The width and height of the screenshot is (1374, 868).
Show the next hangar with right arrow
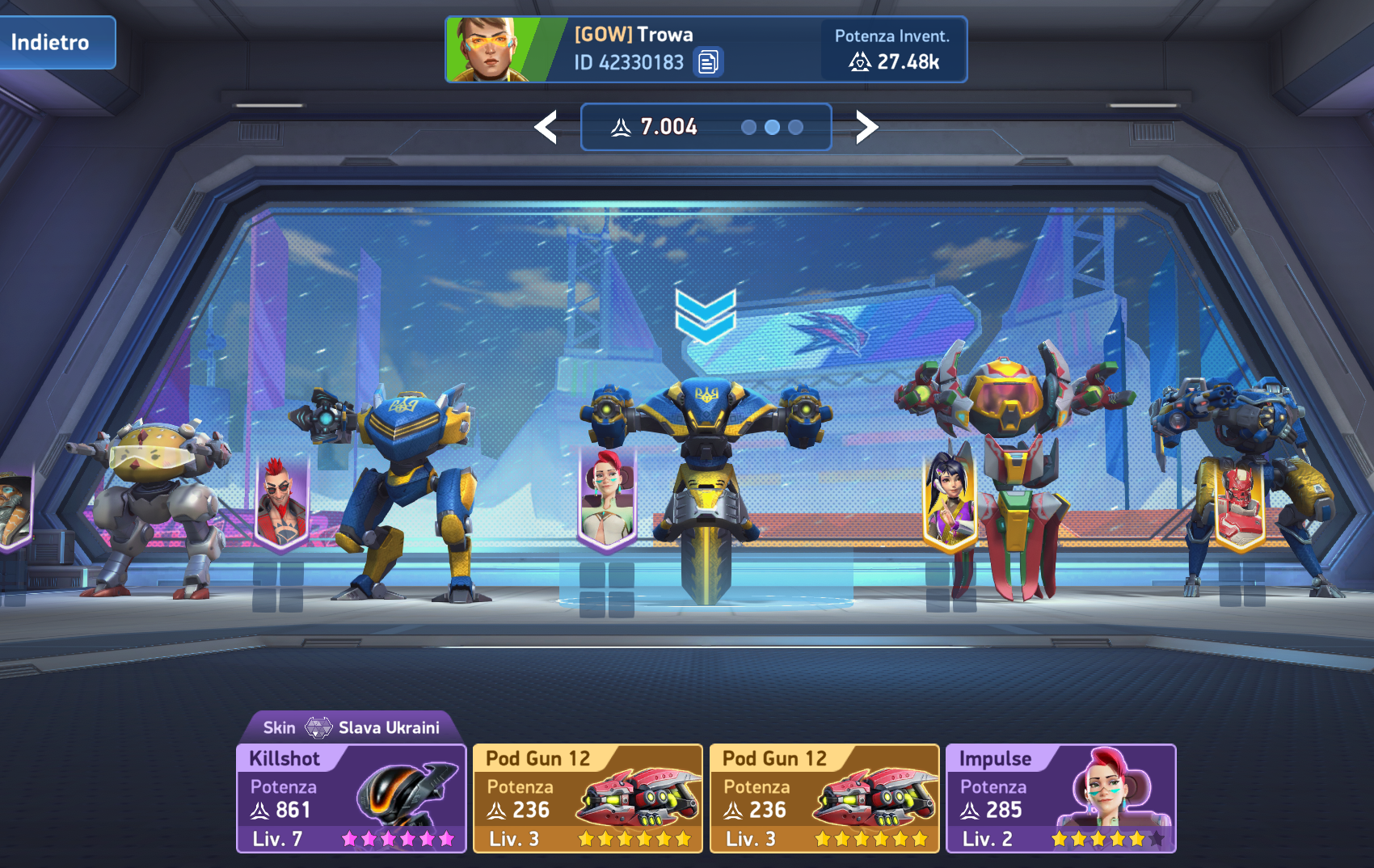(866, 127)
